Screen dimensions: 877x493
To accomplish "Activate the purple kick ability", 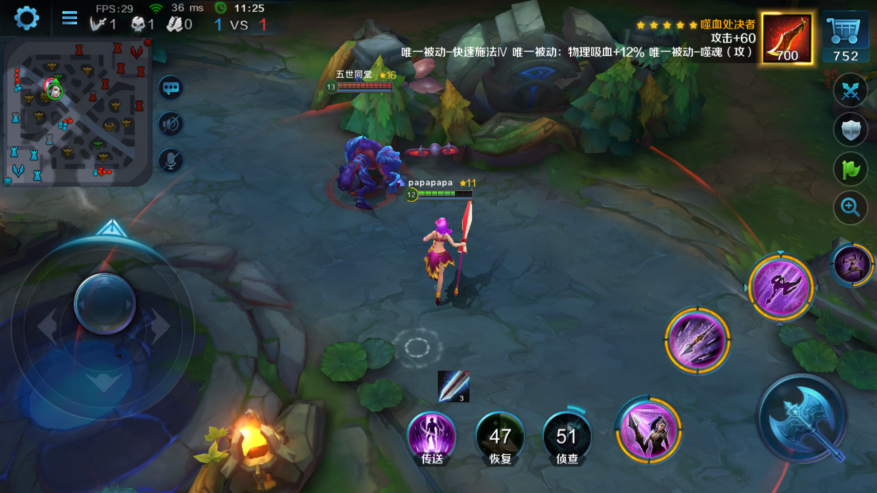I will pyautogui.click(x=780, y=285).
